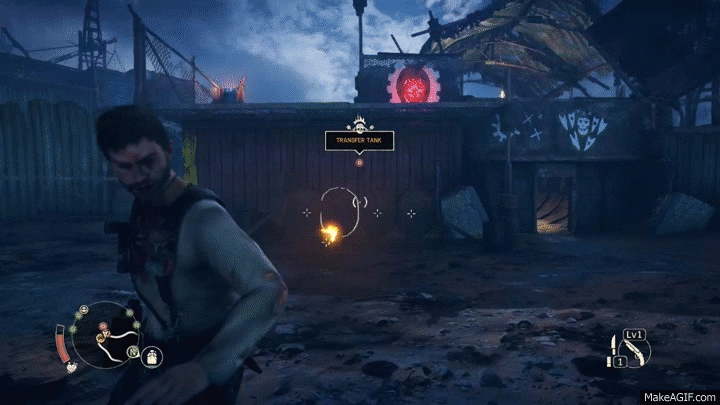Select the fuel canister icon beside the minimap
Viewport: 720px width, 405px height.
[152, 357]
